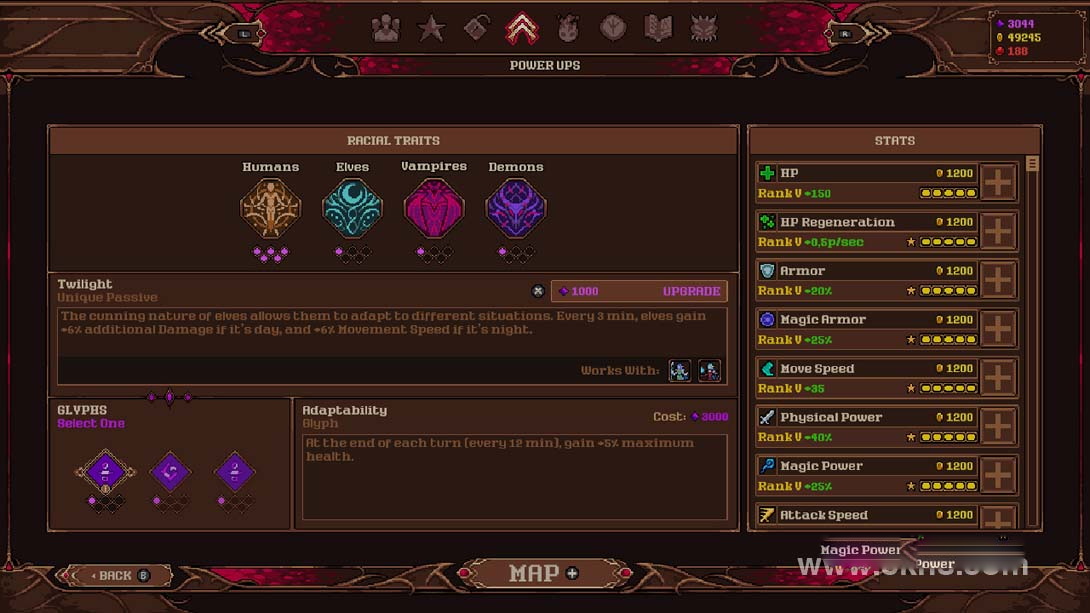1090x613 pixels.
Task: Open the characters tab with three figures
Action: [x=385, y=29]
